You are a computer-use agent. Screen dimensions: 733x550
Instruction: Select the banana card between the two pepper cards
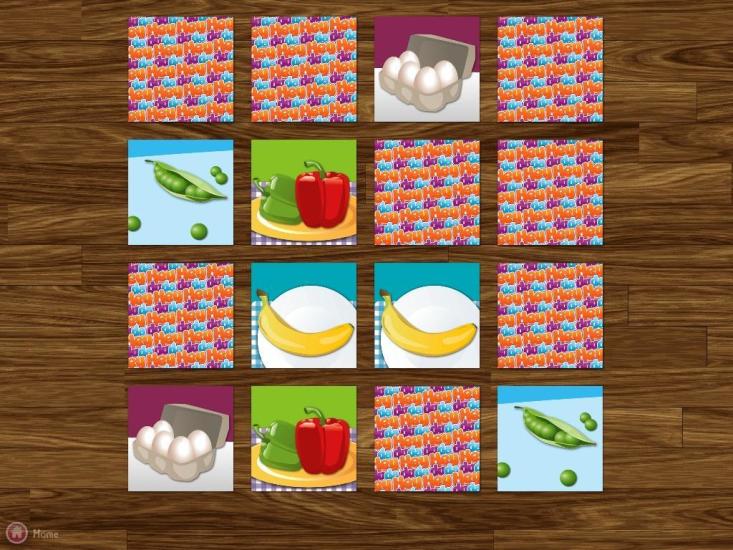303,316
